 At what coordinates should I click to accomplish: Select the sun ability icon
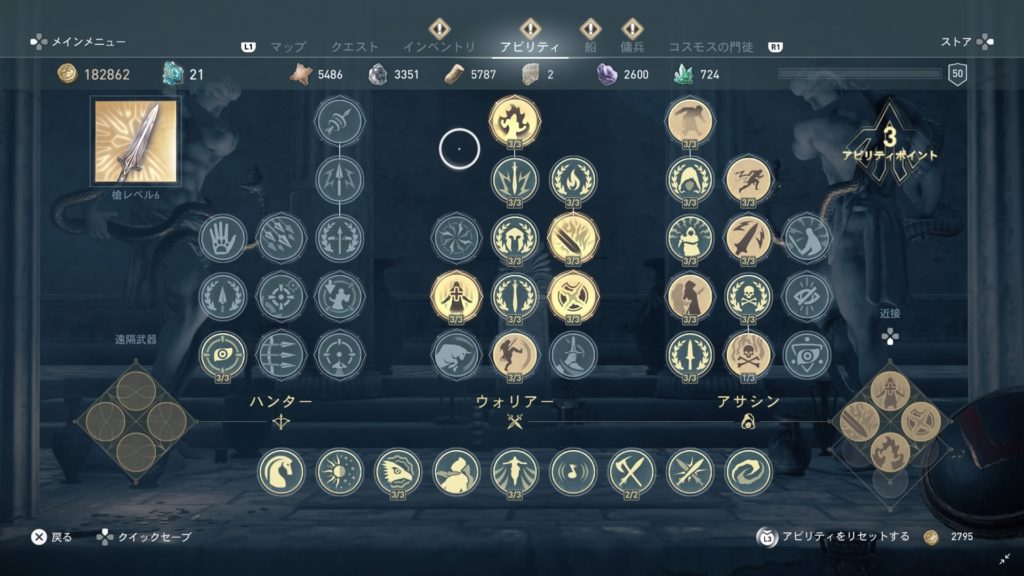(x=340, y=471)
